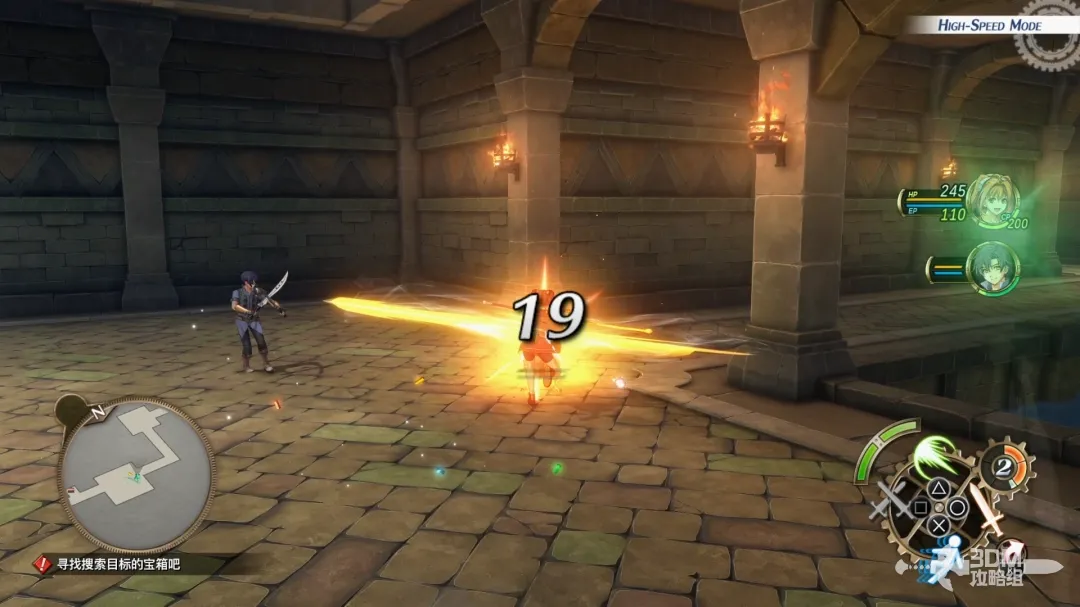Screen dimensions: 1080x607
Task: Select the blonde girl party portrait
Action: (x=991, y=202)
